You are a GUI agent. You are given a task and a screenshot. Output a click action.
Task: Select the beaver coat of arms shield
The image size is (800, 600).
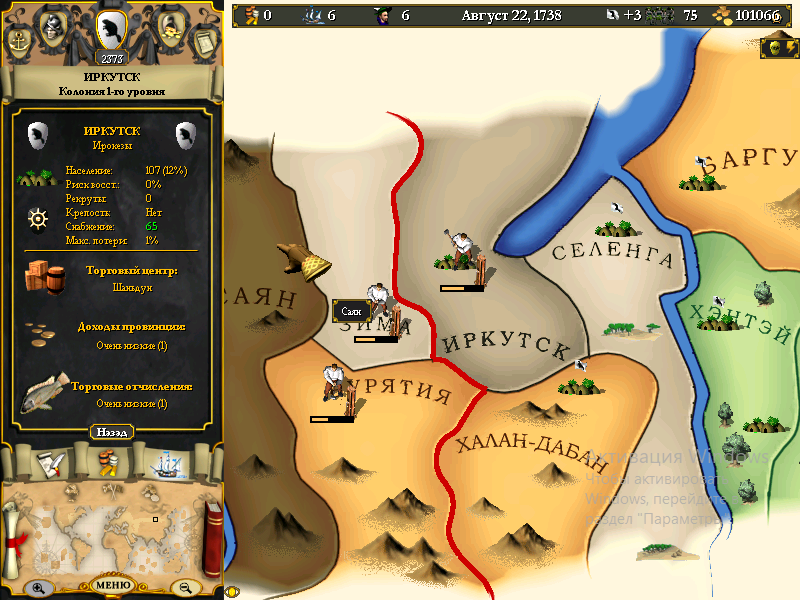pos(112,27)
